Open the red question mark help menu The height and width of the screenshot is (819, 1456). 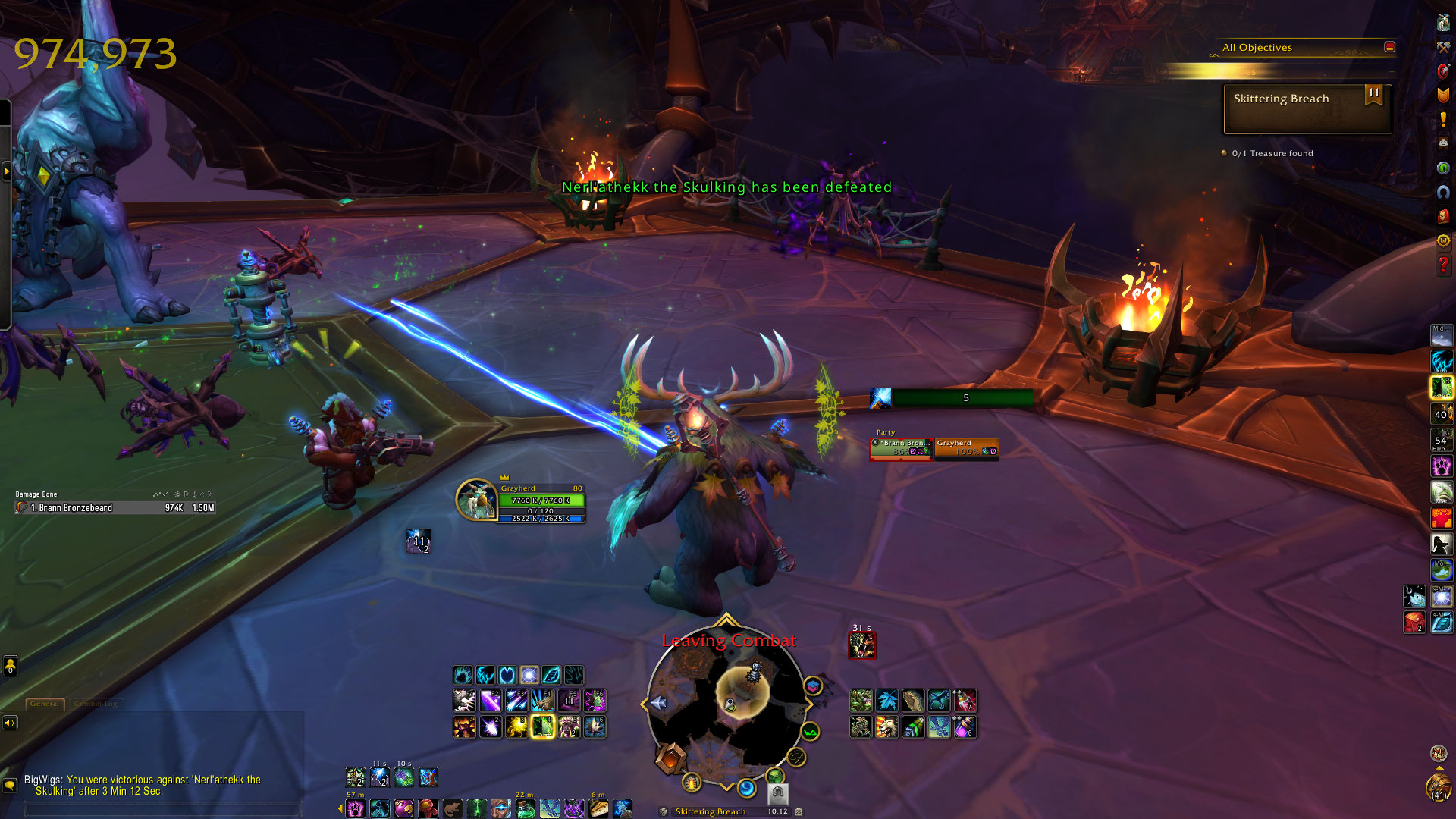[x=1443, y=265]
